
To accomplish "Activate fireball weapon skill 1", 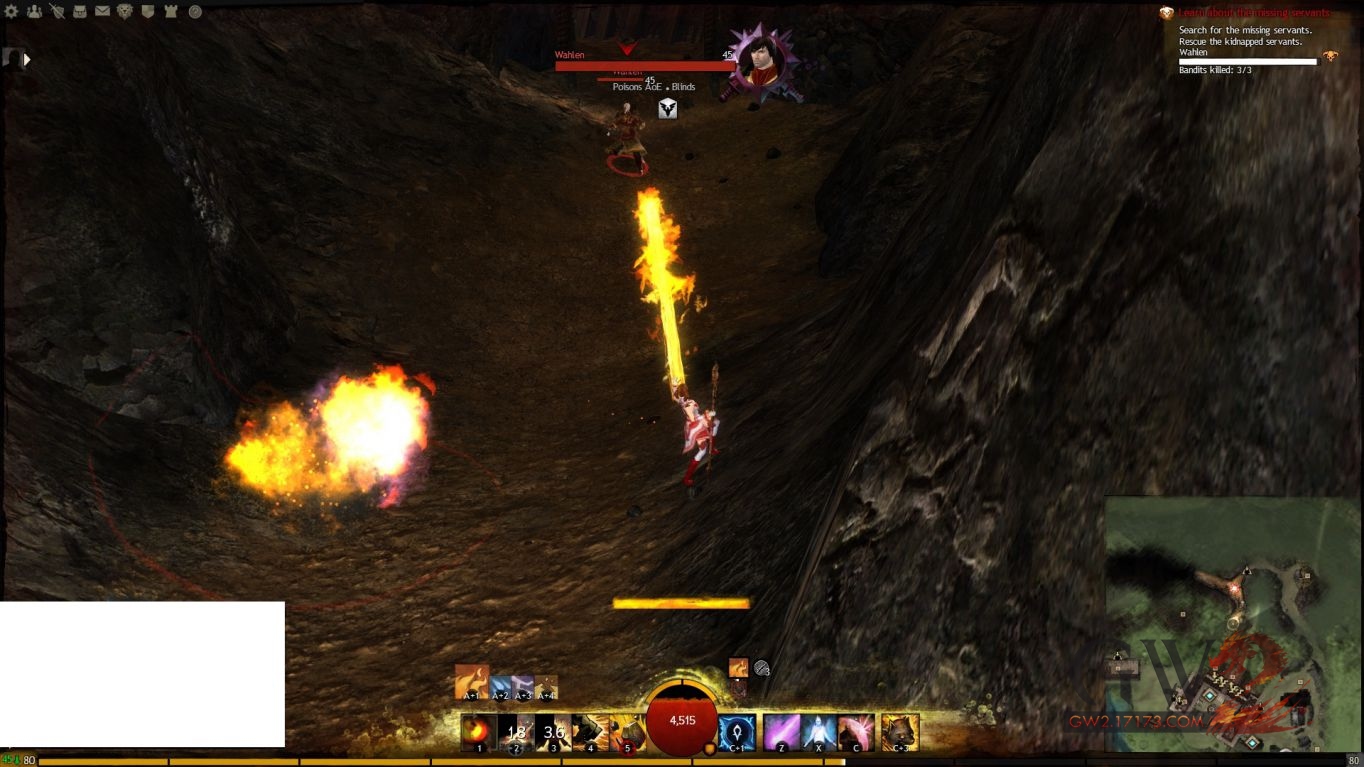I will [x=479, y=732].
